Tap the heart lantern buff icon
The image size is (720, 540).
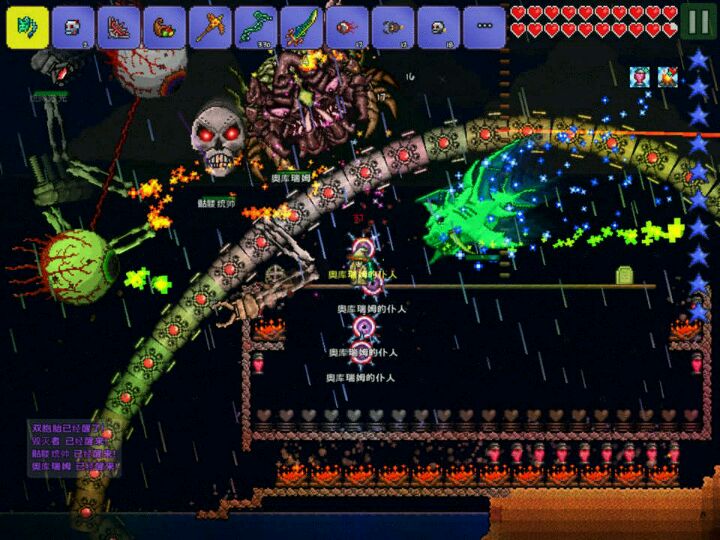pyautogui.click(x=640, y=76)
